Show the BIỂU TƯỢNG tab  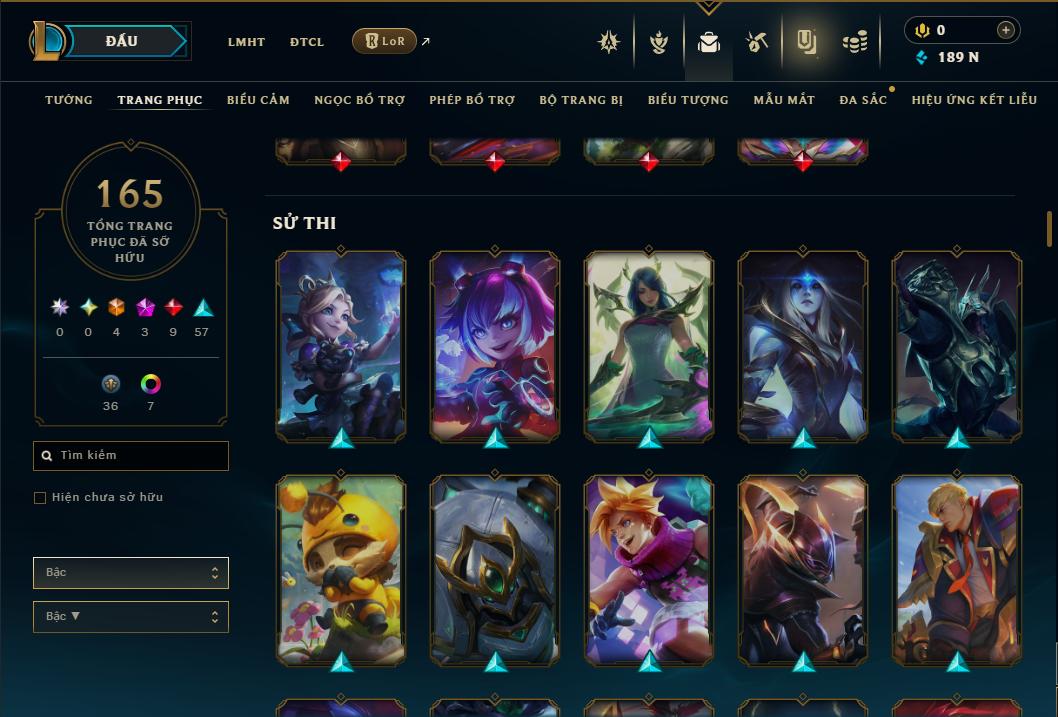pos(688,100)
